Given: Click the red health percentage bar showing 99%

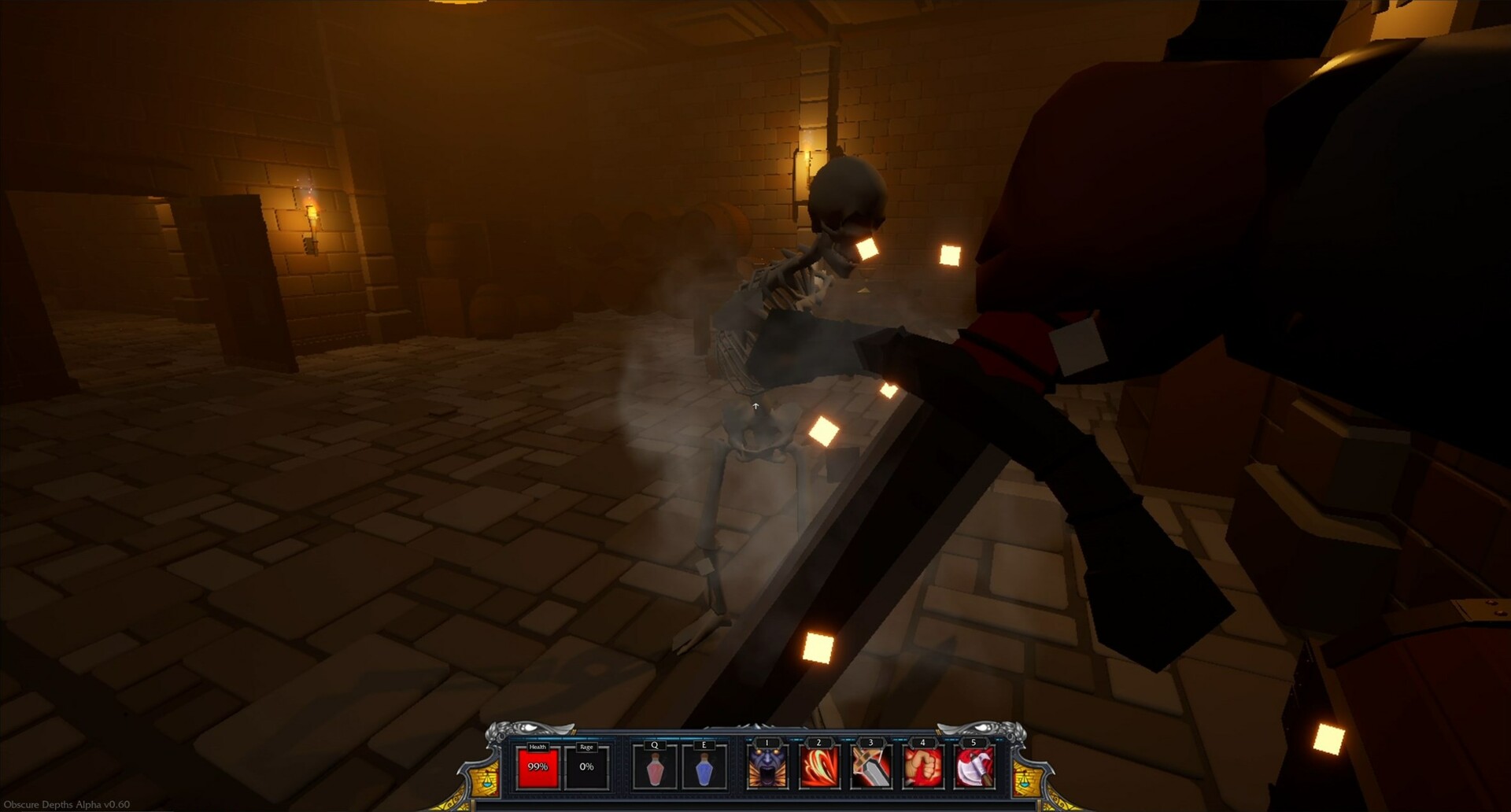Looking at the screenshot, I should click(x=538, y=766).
